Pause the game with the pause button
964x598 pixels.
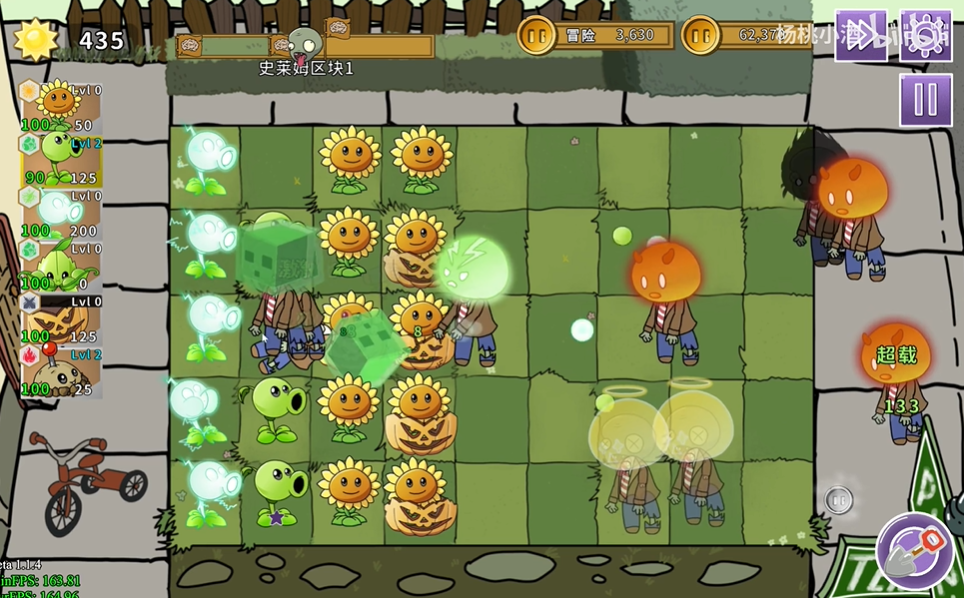click(x=925, y=100)
